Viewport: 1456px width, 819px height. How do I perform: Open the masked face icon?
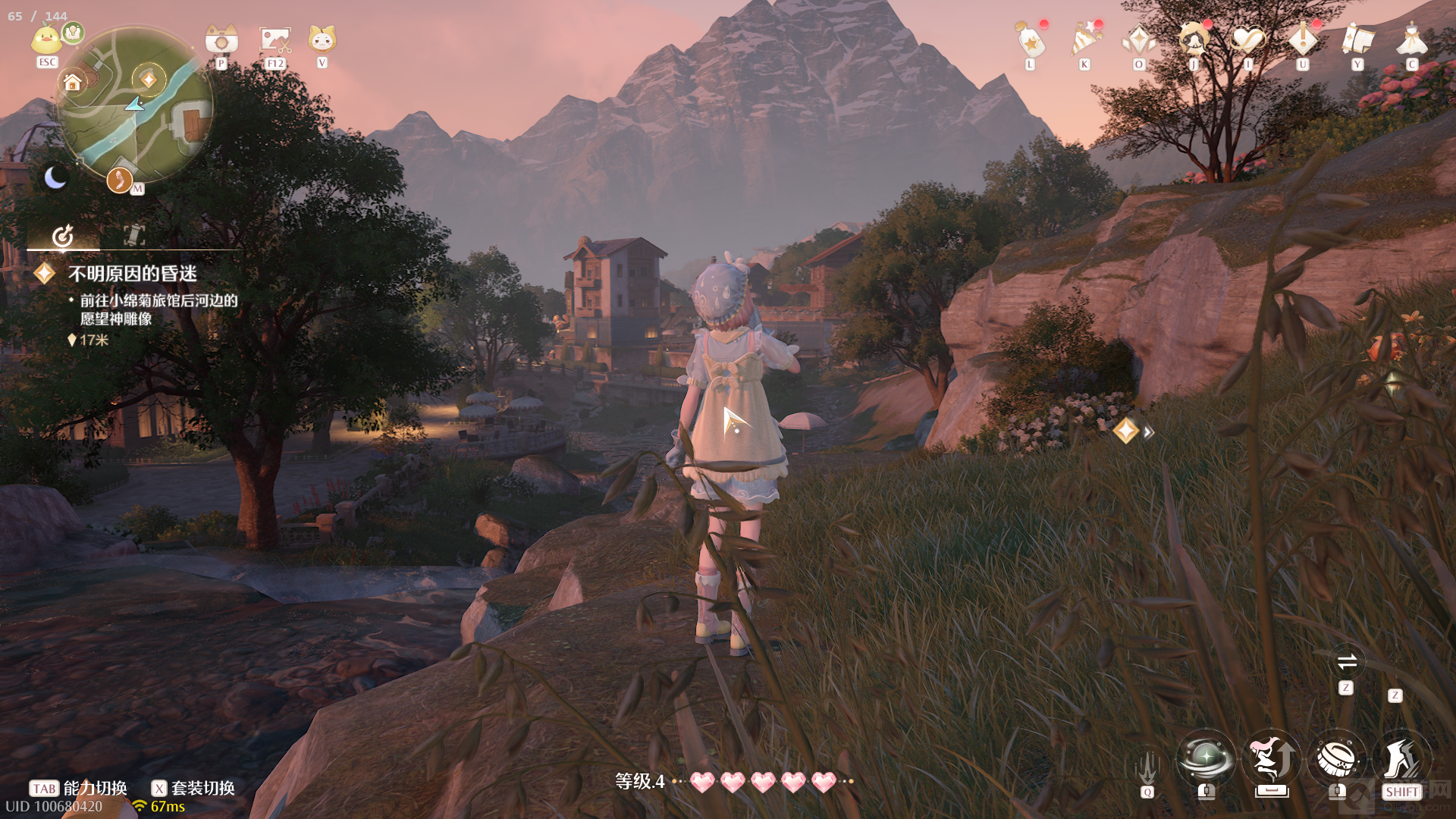pos(1194,38)
